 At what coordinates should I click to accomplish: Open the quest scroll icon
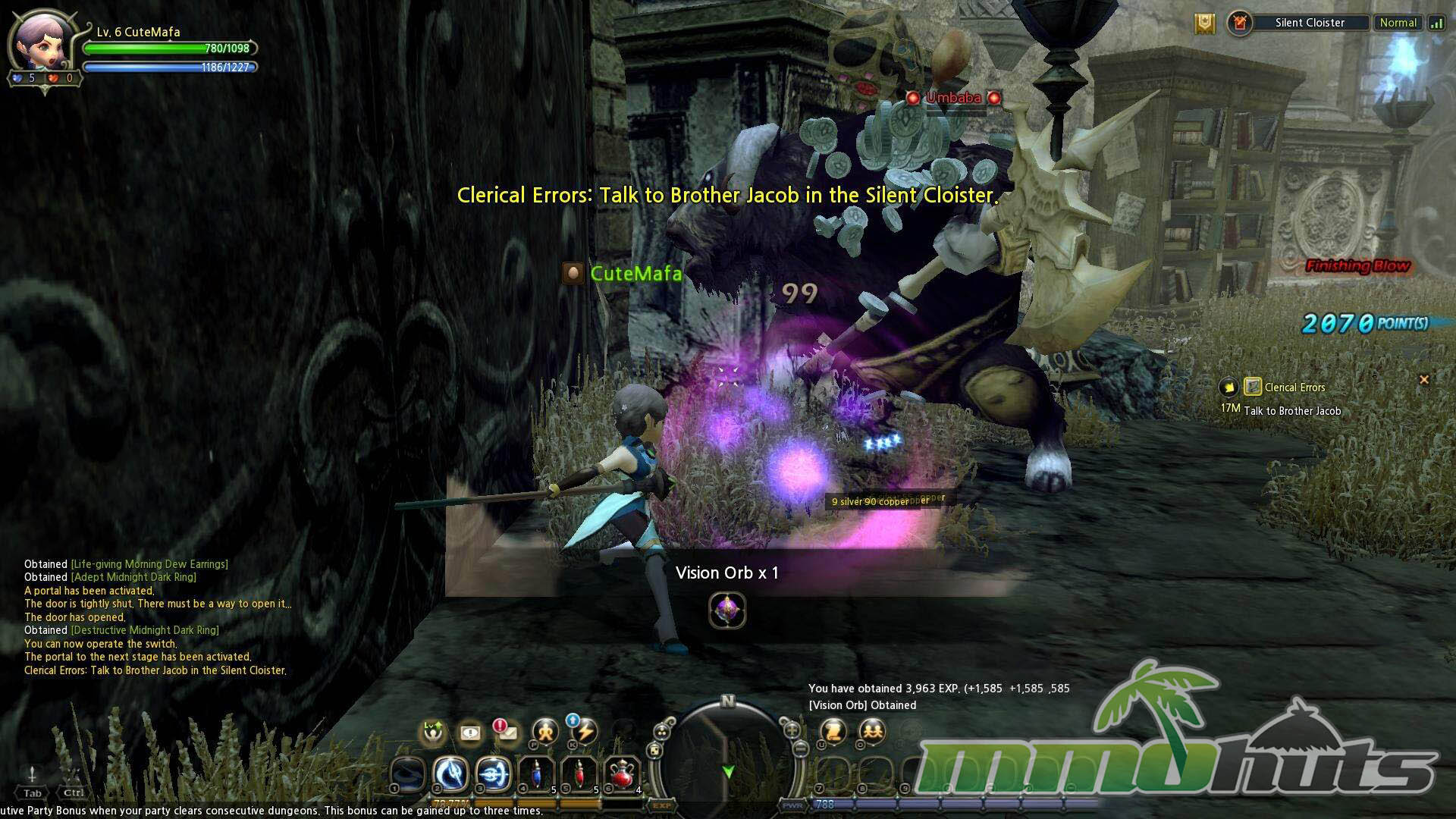click(x=833, y=732)
